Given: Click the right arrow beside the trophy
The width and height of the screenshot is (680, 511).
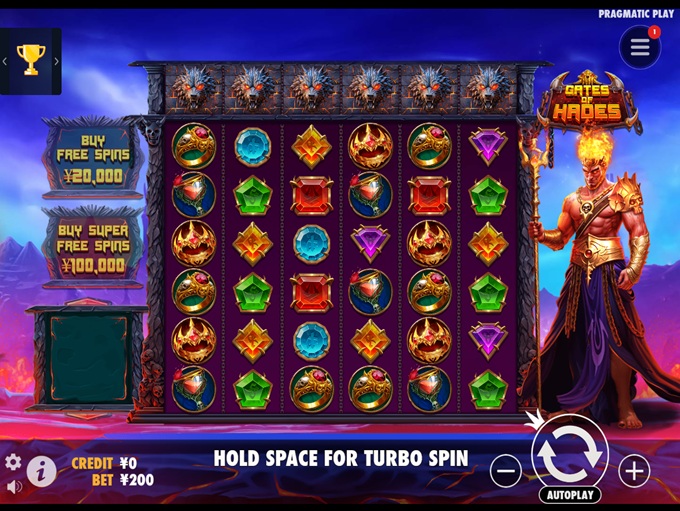Looking at the screenshot, I should coord(56,61).
